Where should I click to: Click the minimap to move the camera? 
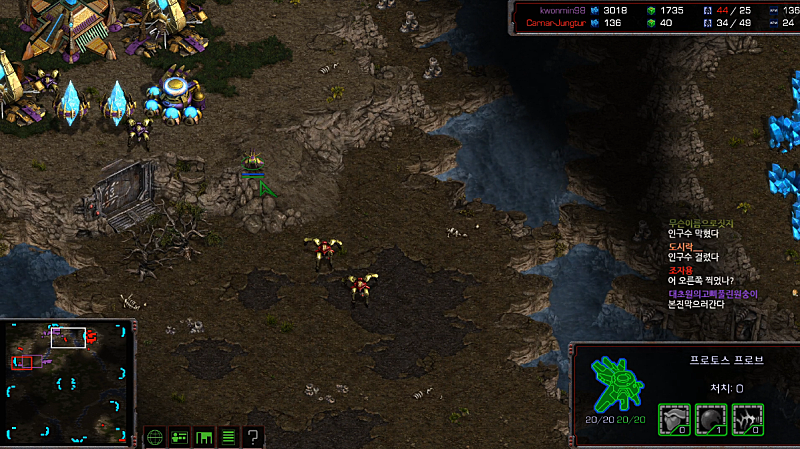[68, 380]
